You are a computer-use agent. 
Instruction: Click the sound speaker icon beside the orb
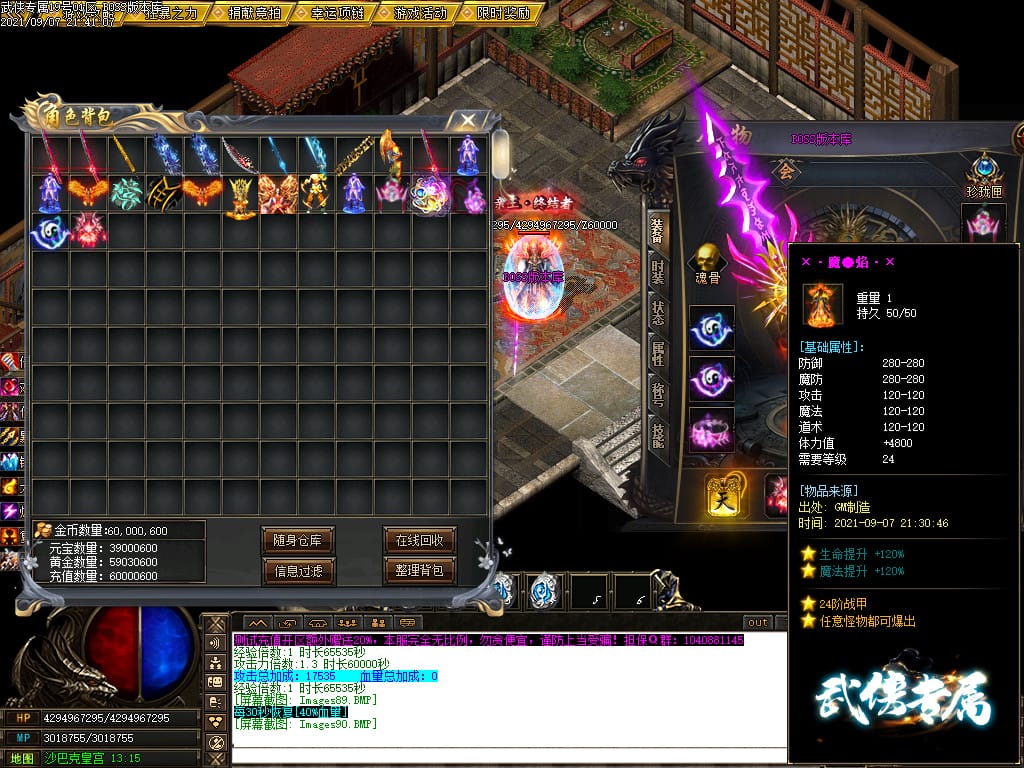tap(215, 643)
